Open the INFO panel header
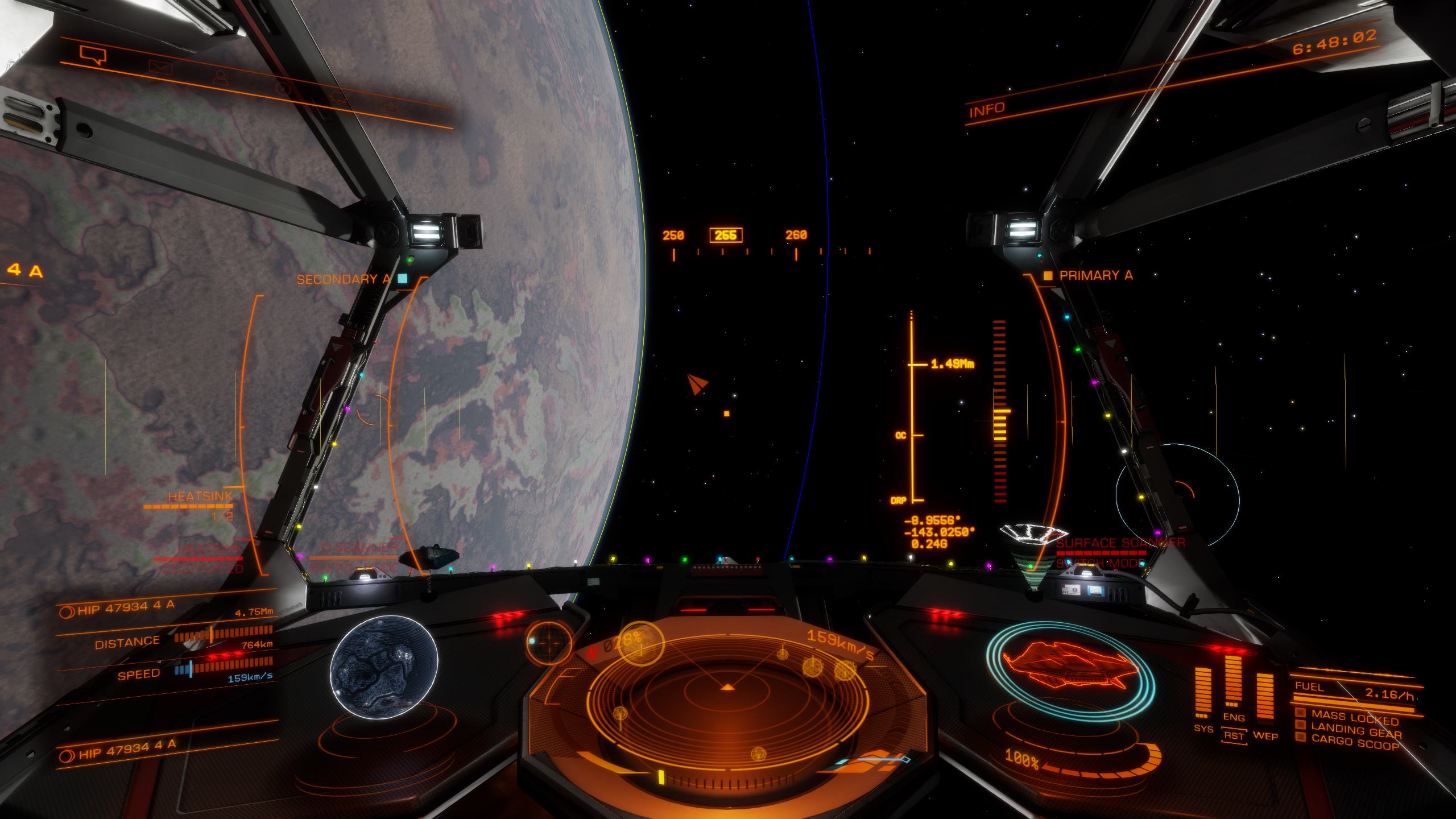The height and width of the screenshot is (819, 1456). tap(987, 109)
